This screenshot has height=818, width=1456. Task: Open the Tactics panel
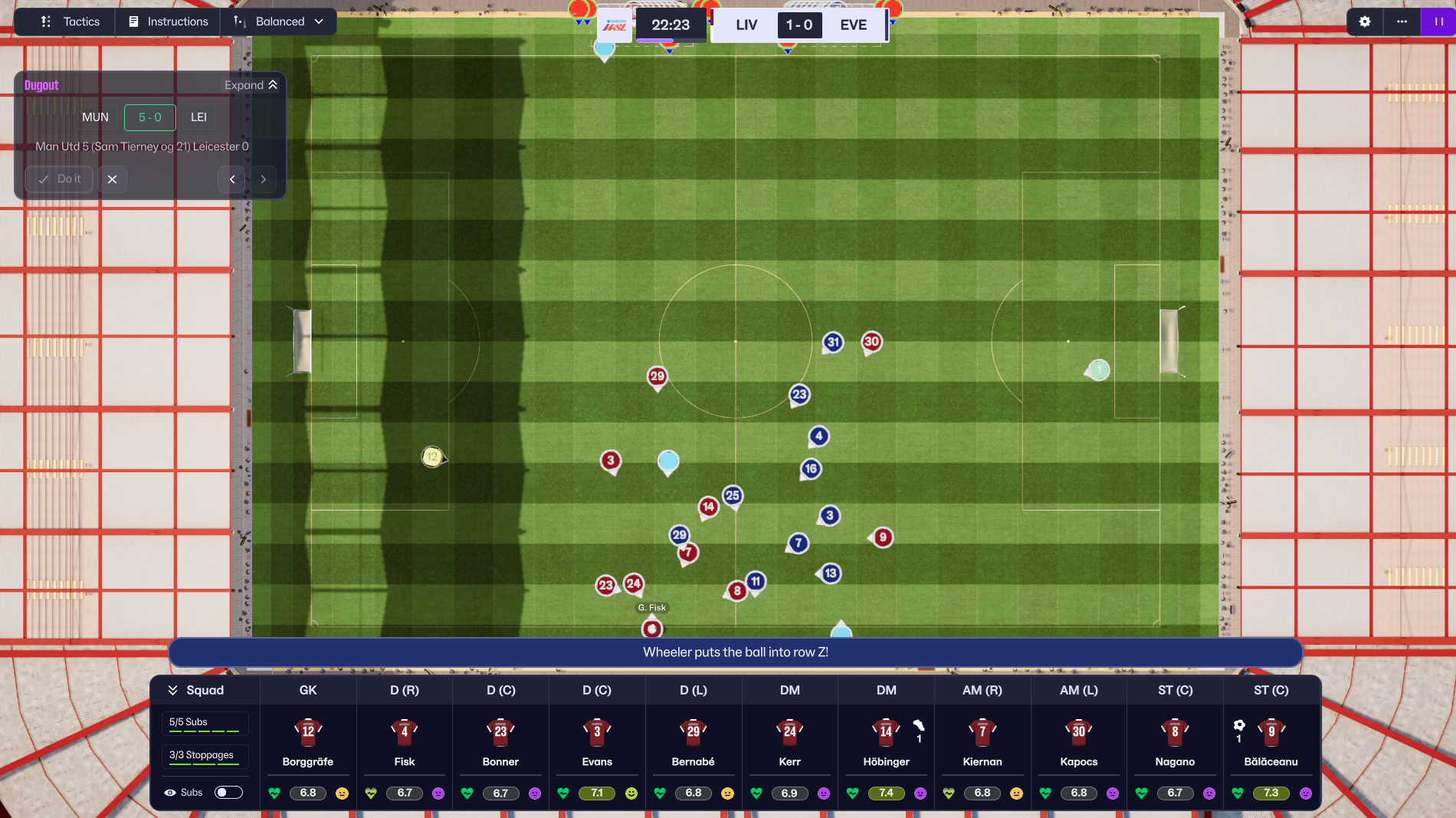pyautogui.click(x=71, y=21)
